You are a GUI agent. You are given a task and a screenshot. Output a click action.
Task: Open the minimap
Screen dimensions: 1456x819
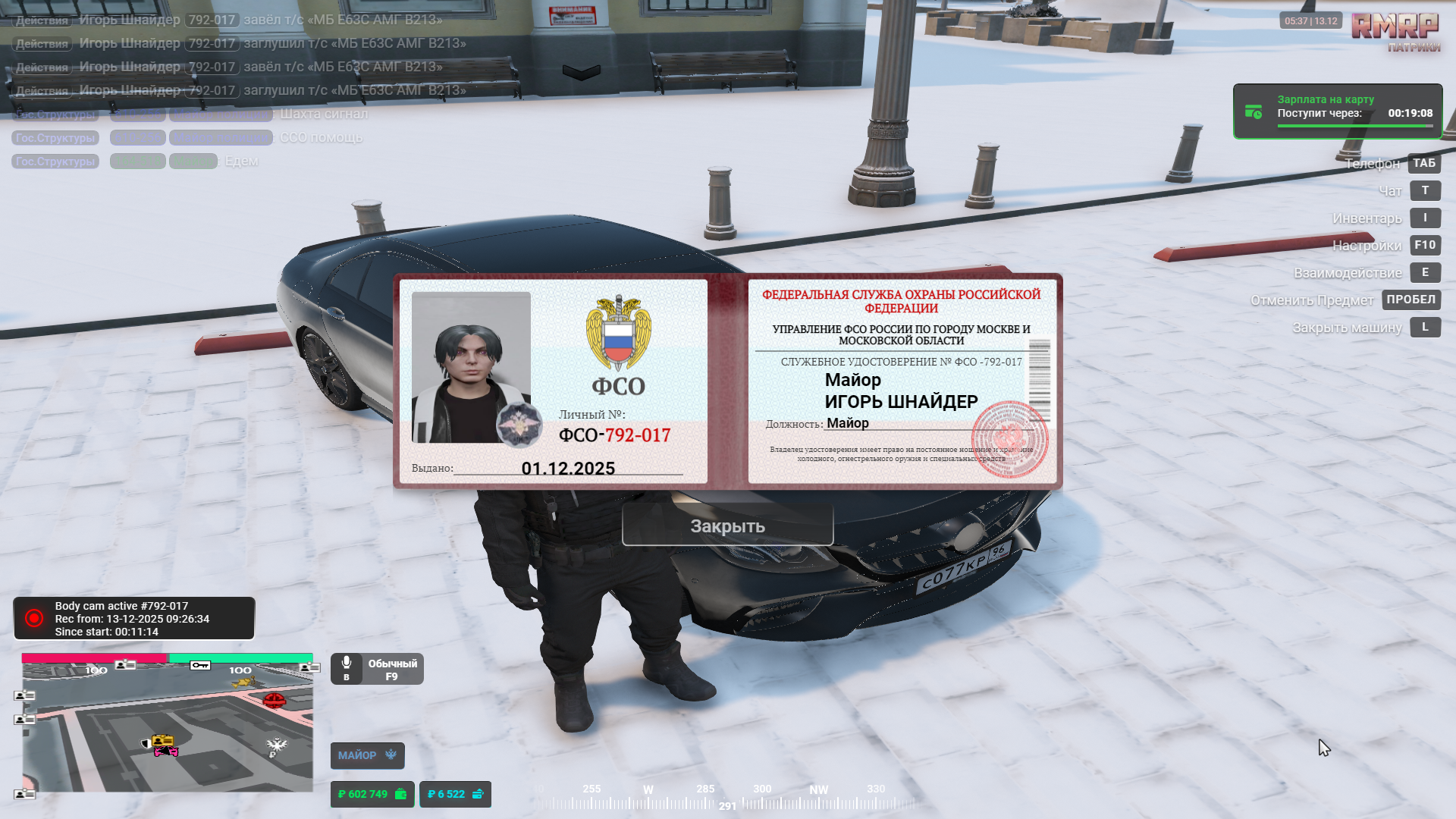[x=167, y=726]
